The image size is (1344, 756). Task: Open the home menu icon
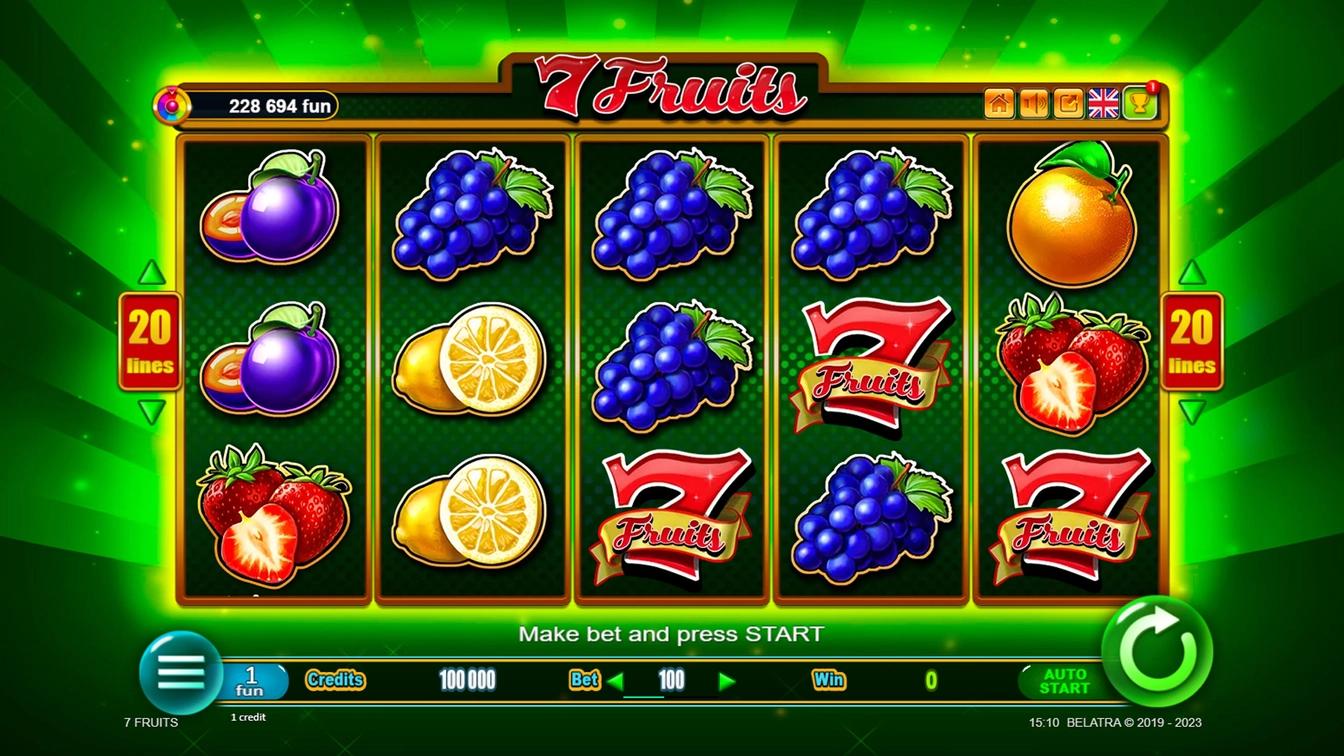(999, 102)
